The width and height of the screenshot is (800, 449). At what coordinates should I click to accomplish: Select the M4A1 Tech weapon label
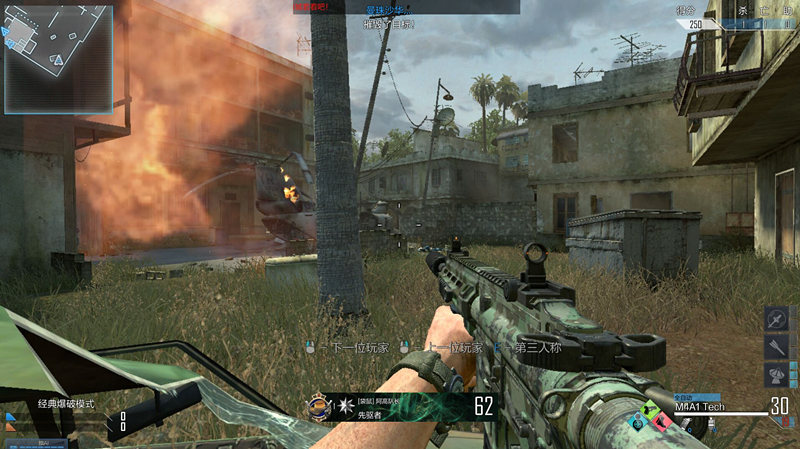point(699,407)
